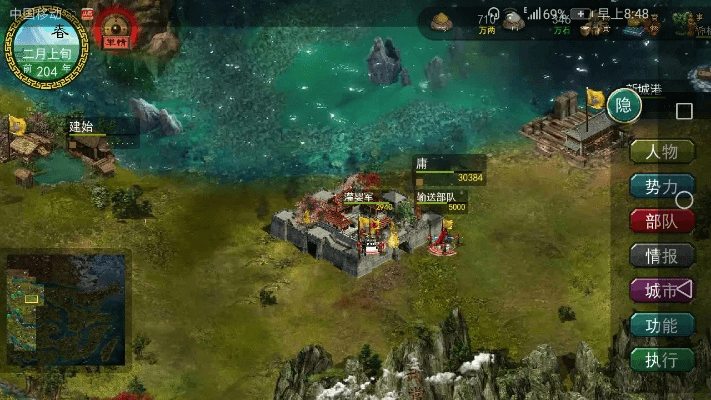
Task: Tap the Android back triangle button
Action: click(685, 289)
